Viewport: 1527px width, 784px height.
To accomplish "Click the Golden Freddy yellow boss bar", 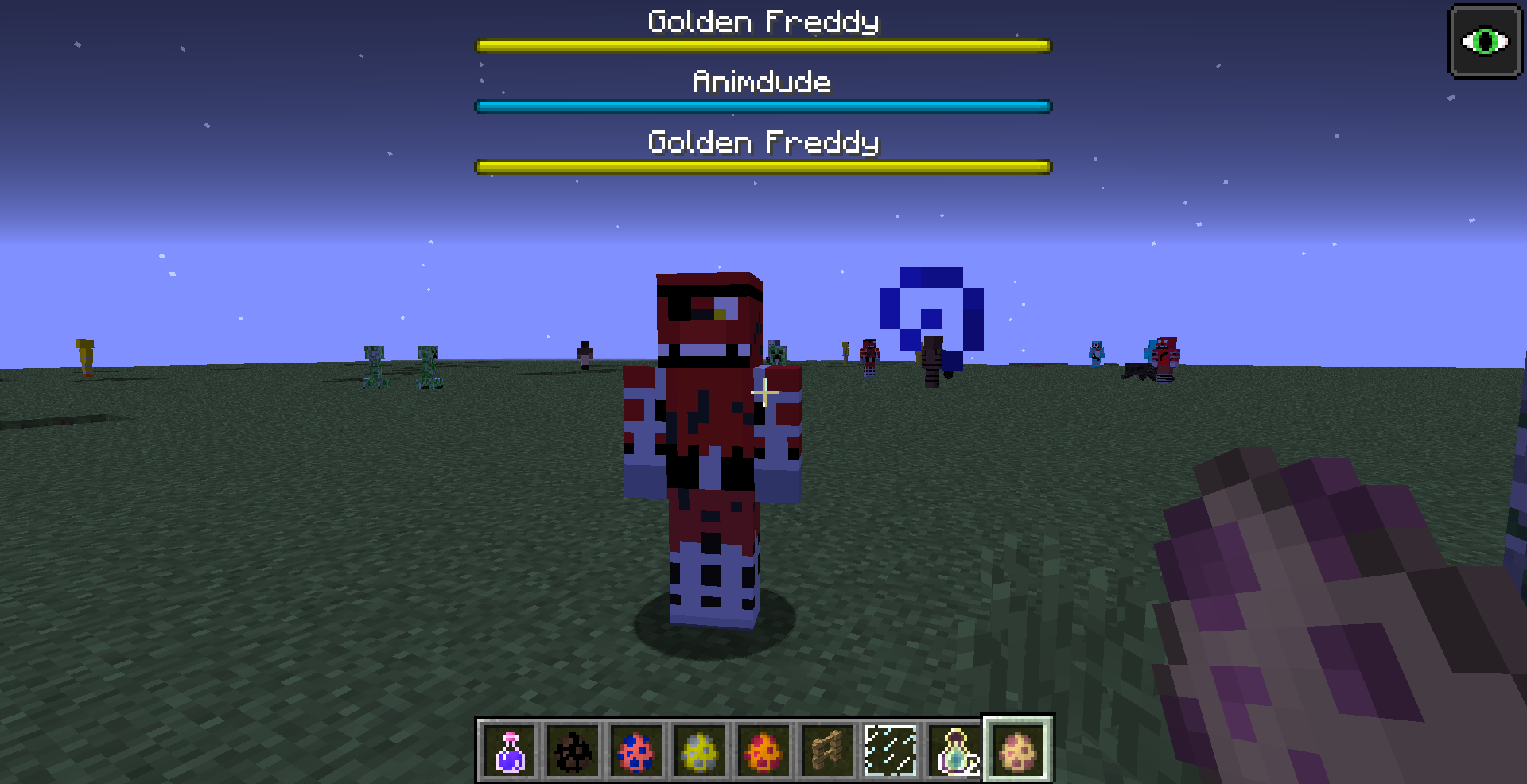I will (x=762, y=45).
